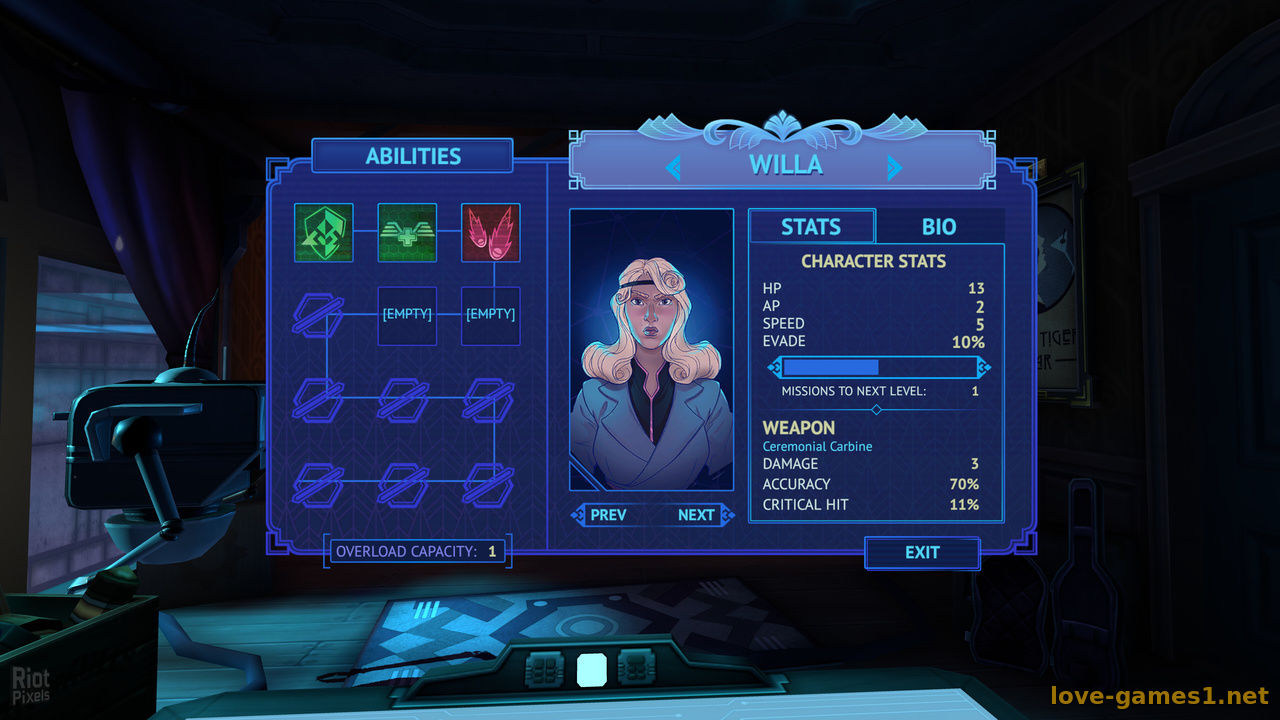Click the NEXT portrait button

(x=696, y=515)
